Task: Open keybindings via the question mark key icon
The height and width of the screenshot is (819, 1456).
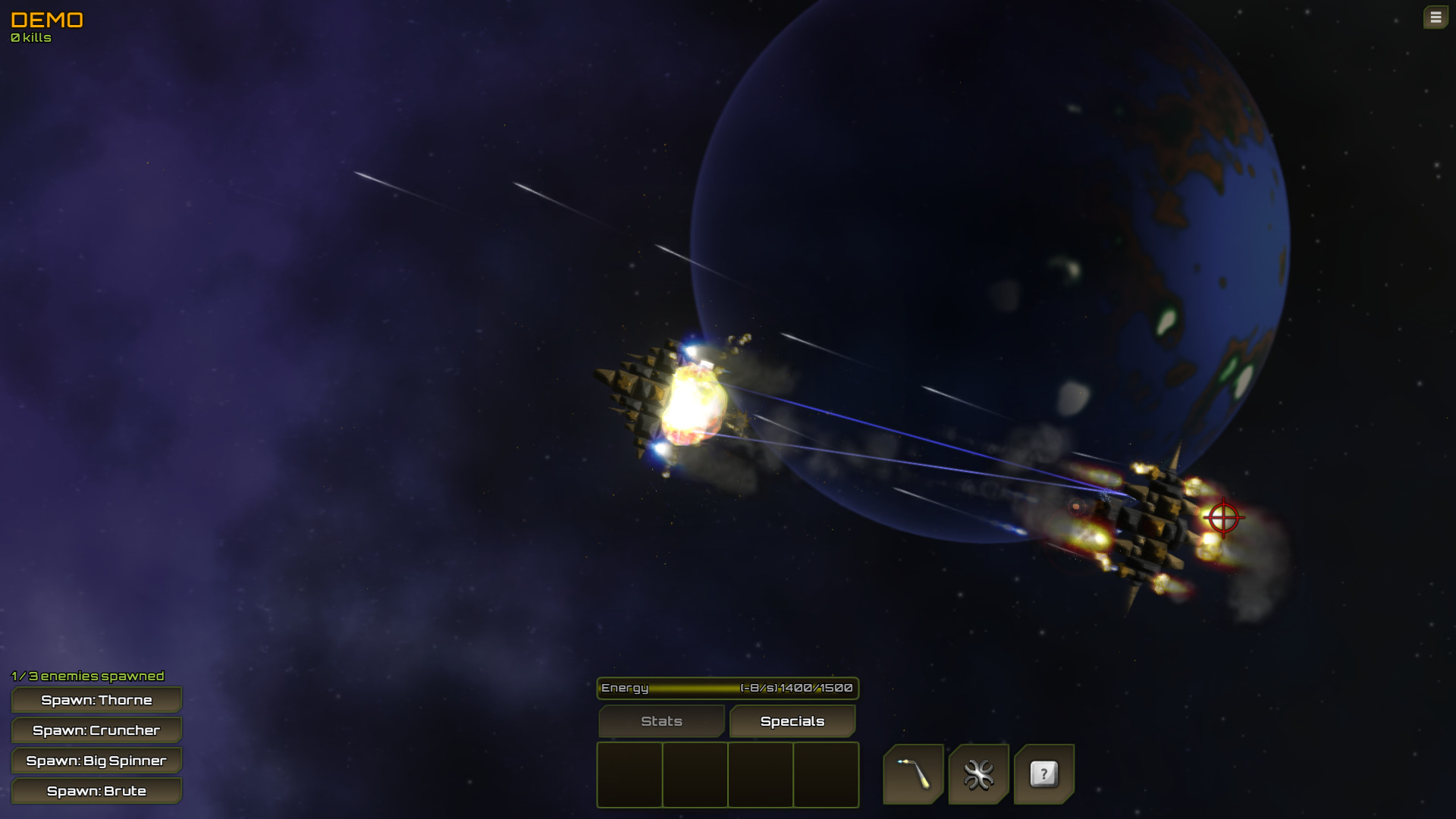Action: click(x=1043, y=773)
